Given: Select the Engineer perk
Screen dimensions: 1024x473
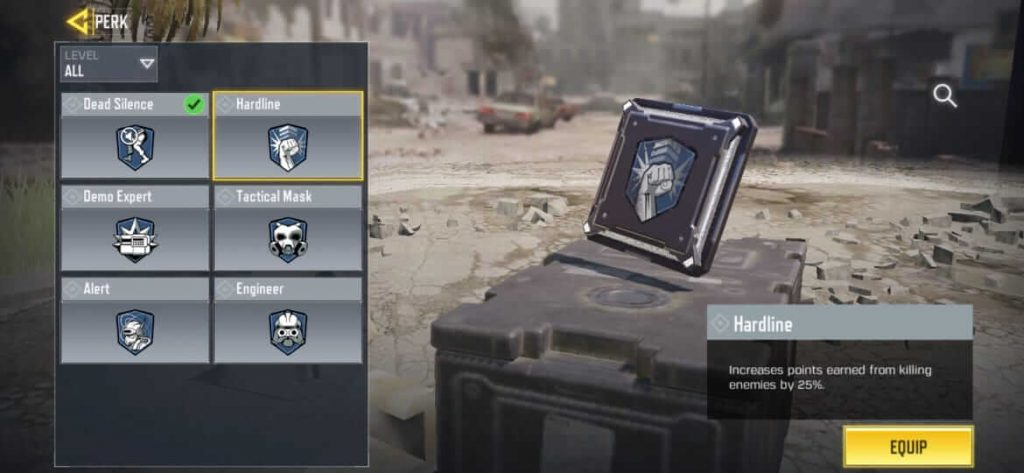Looking at the screenshot, I should pyautogui.click(x=288, y=321).
